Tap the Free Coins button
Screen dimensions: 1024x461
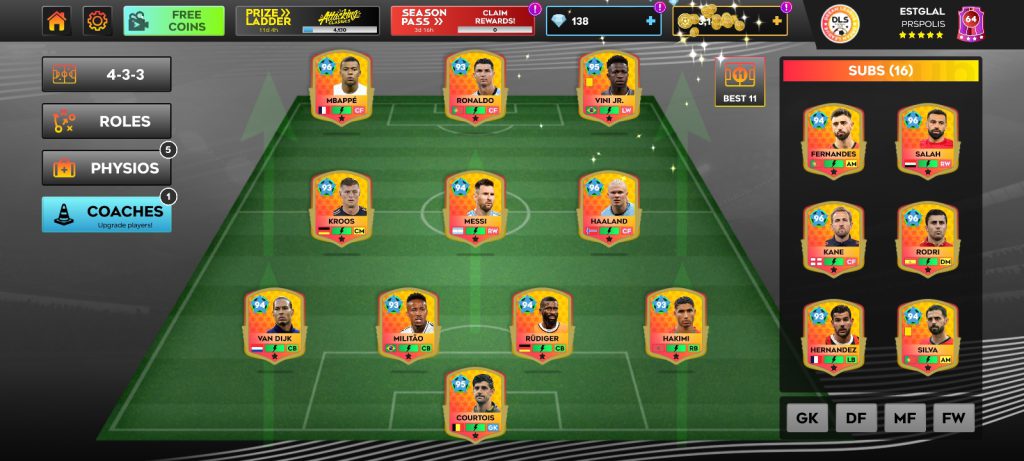point(174,21)
